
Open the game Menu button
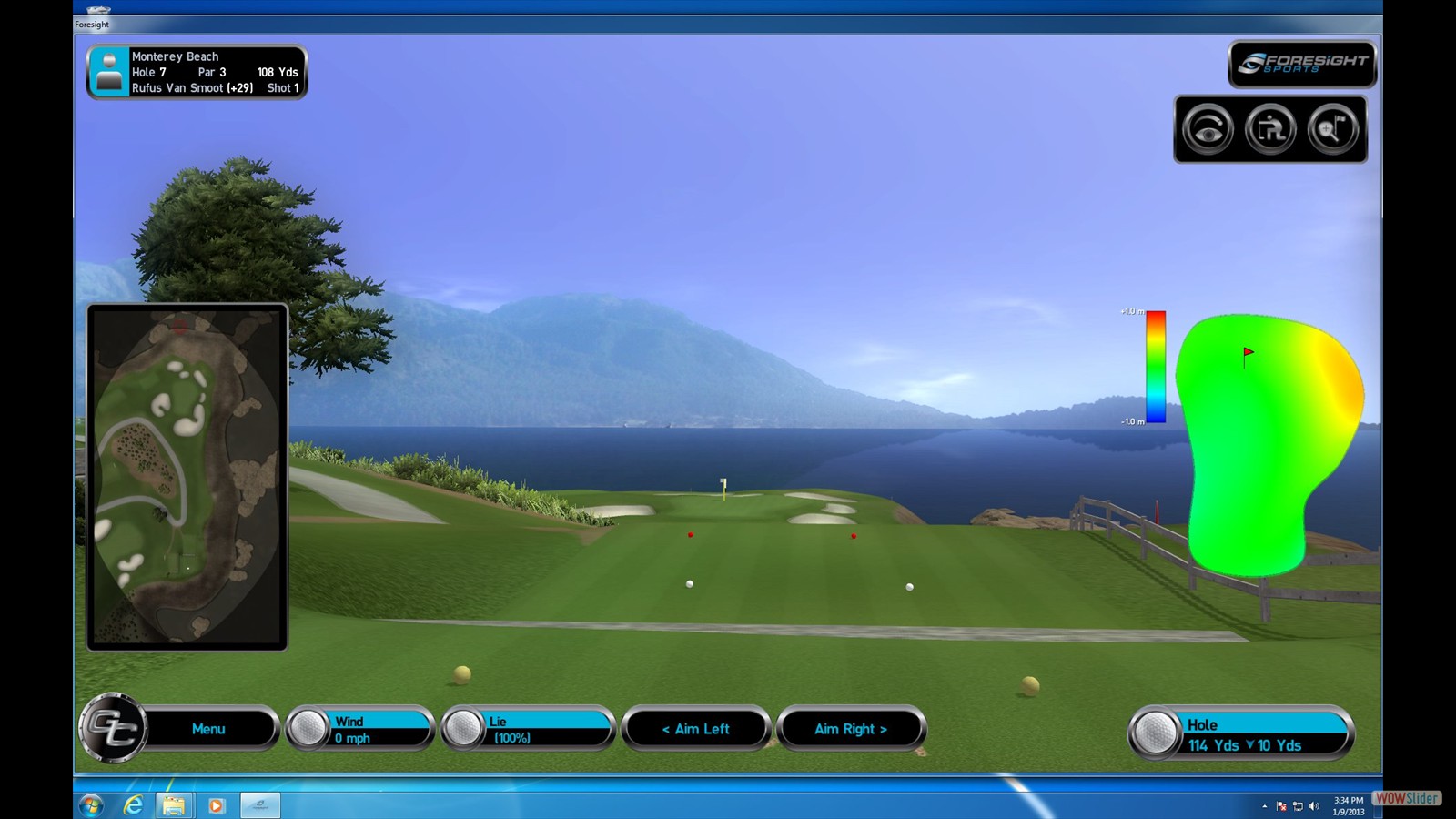(208, 729)
